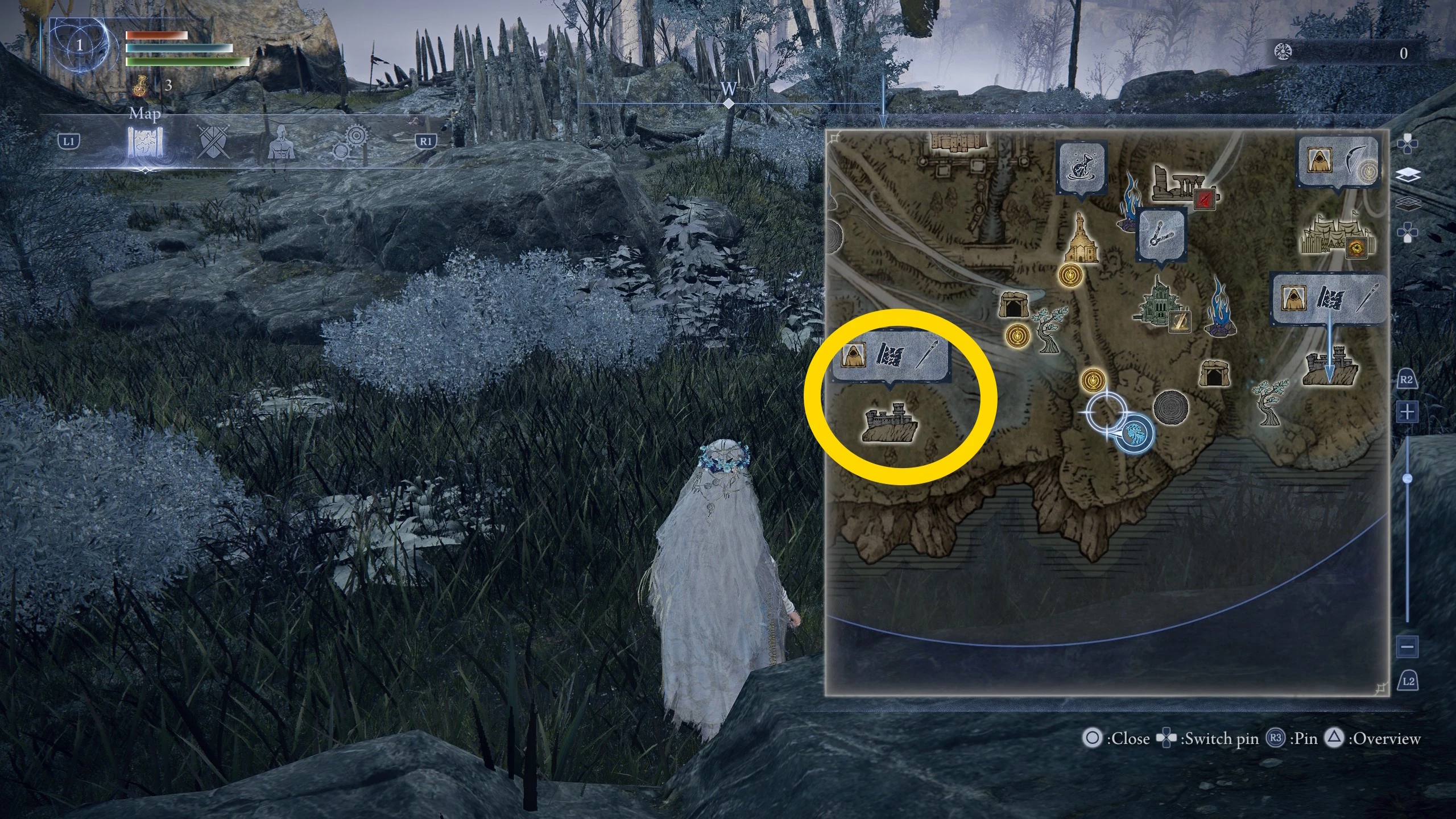Click the map zoom slider handle

pyautogui.click(x=1408, y=479)
